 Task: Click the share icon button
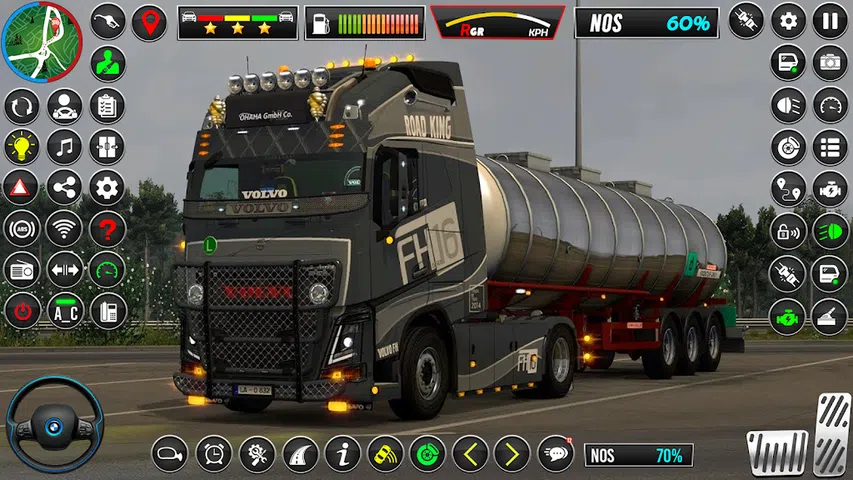point(65,188)
